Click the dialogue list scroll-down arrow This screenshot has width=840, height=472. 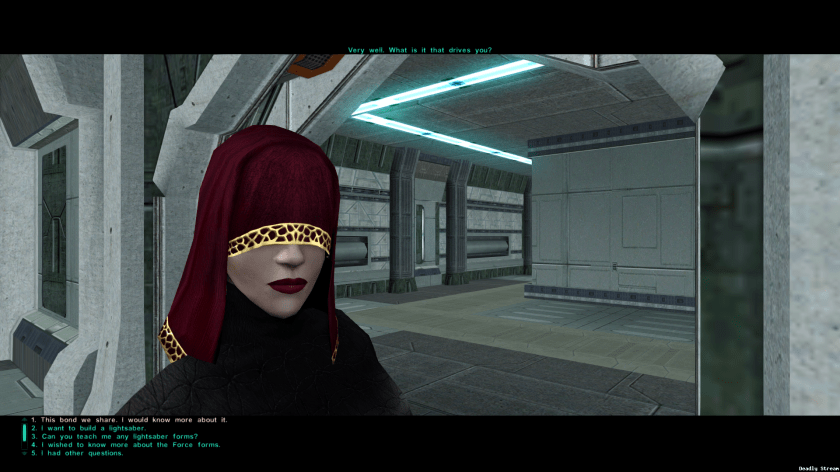point(24,454)
